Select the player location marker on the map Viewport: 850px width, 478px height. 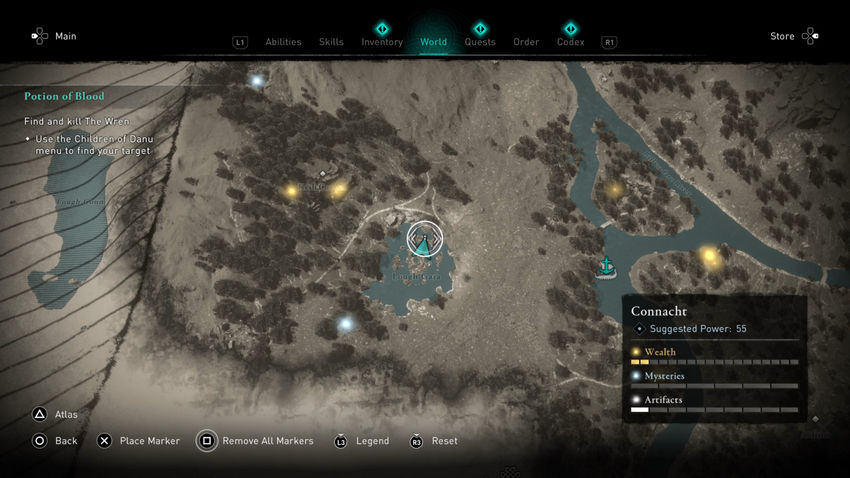click(424, 240)
